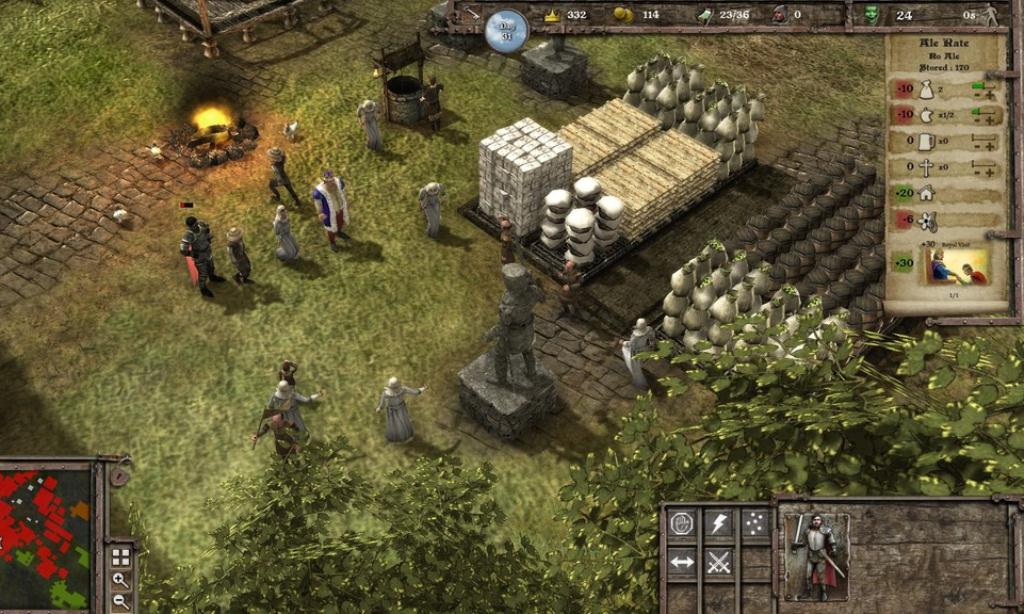
Task: Click the minimap's zoom-out magnifier
Action: click(120, 601)
